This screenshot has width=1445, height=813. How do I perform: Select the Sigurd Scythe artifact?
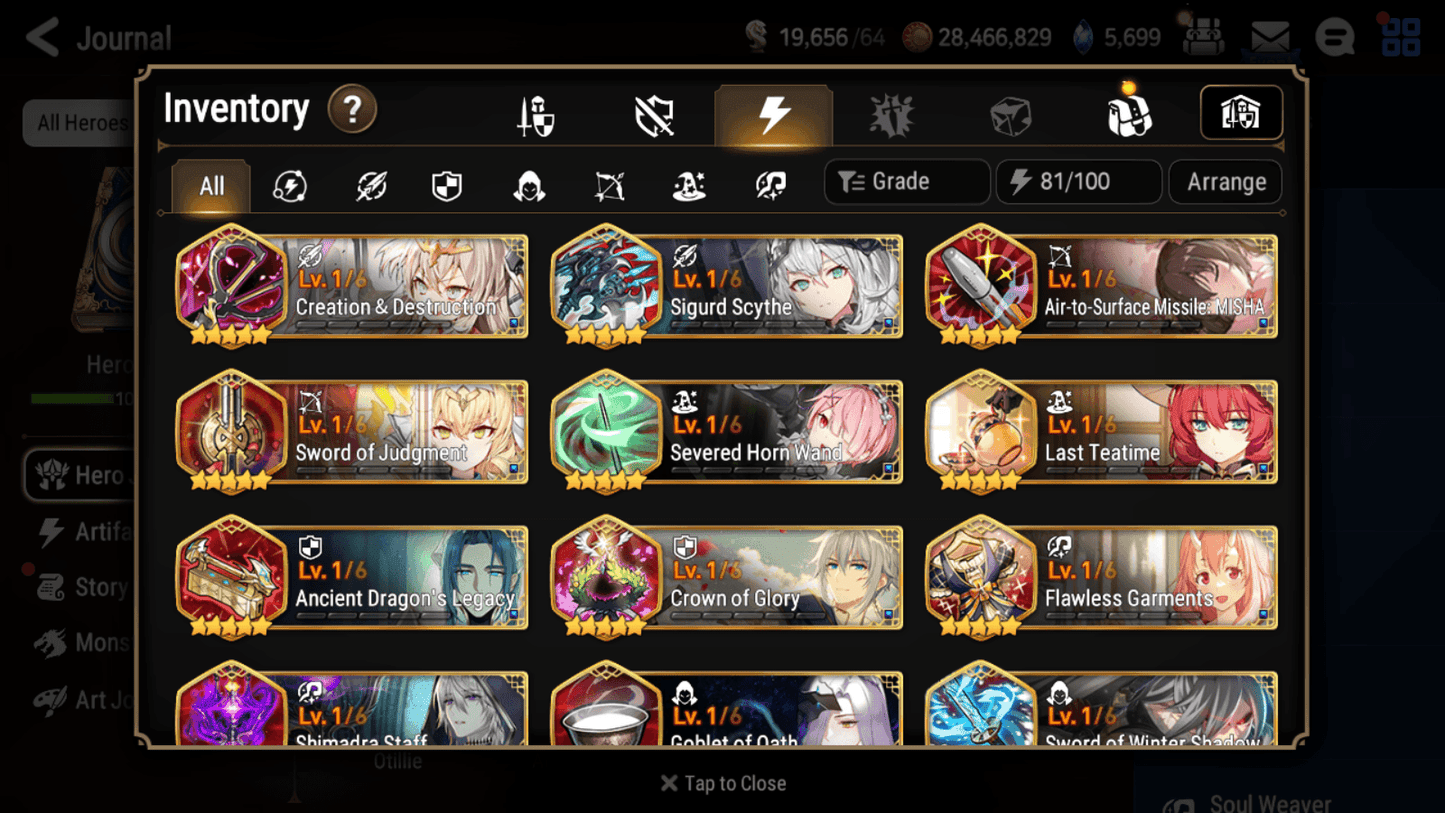tap(725, 287)
